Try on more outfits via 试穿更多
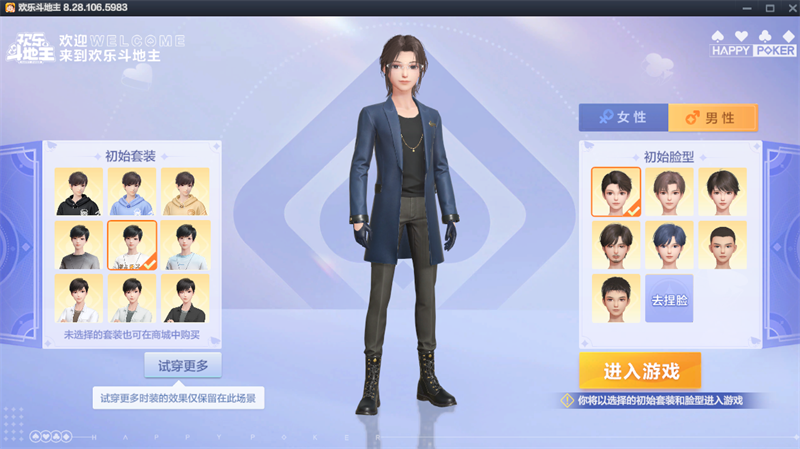Image resolution: width=800 pixels, height=449 pixels. click(x=183, y=366)
